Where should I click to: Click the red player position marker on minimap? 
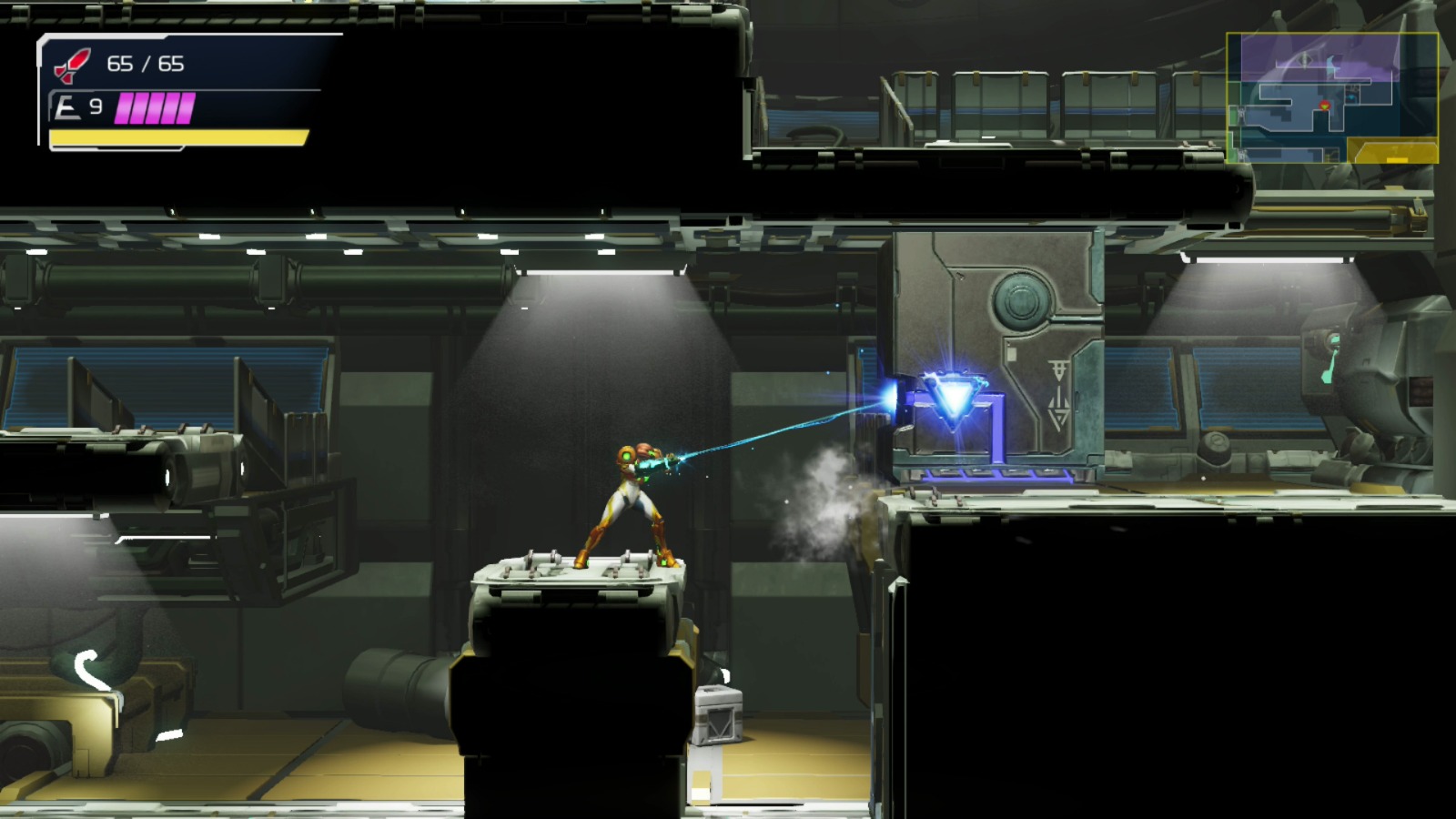point(1325,106)
